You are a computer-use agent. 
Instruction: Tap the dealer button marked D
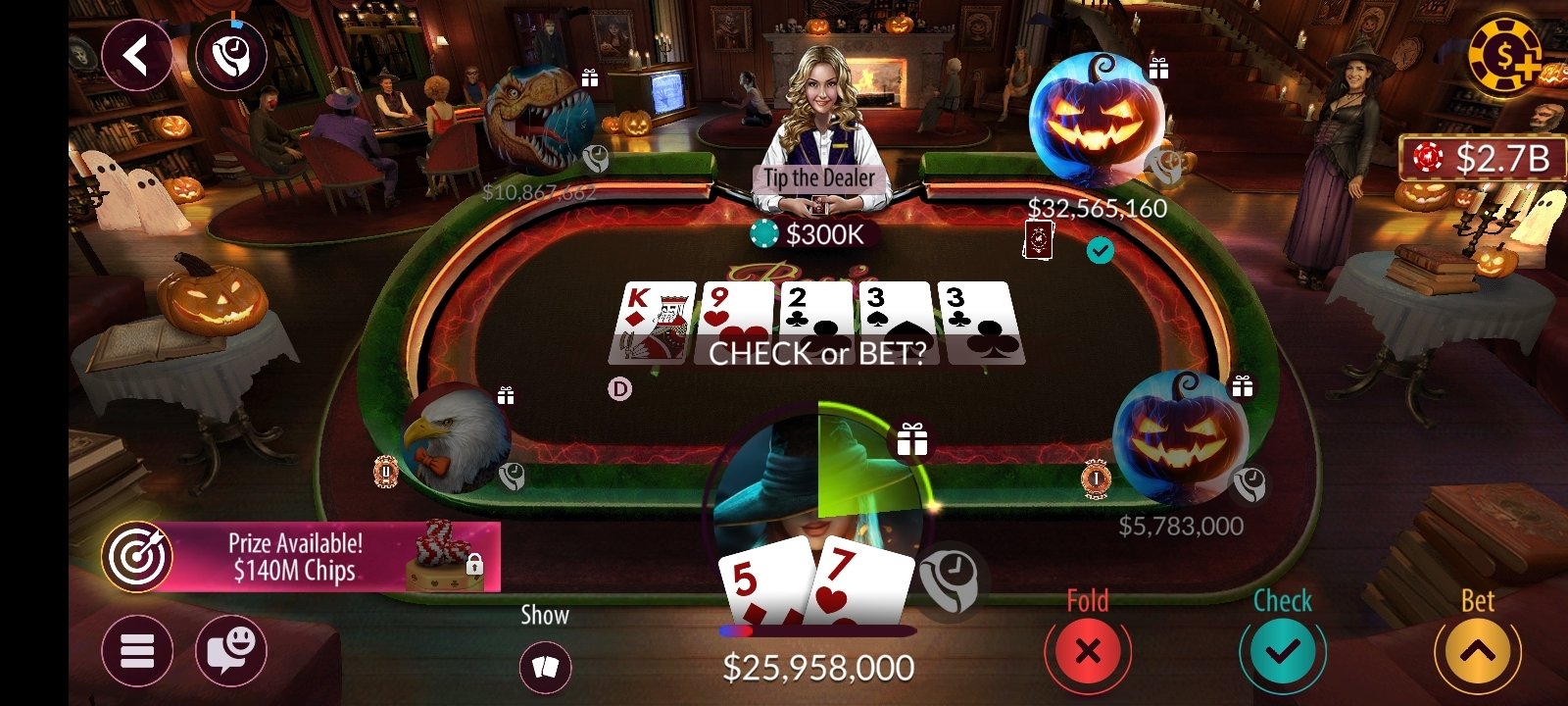tap(620, 387)
